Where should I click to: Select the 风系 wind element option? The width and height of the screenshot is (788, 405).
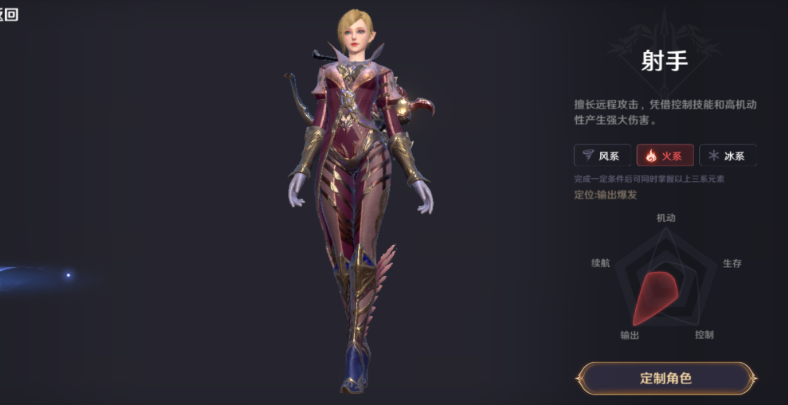pos(600,155)
